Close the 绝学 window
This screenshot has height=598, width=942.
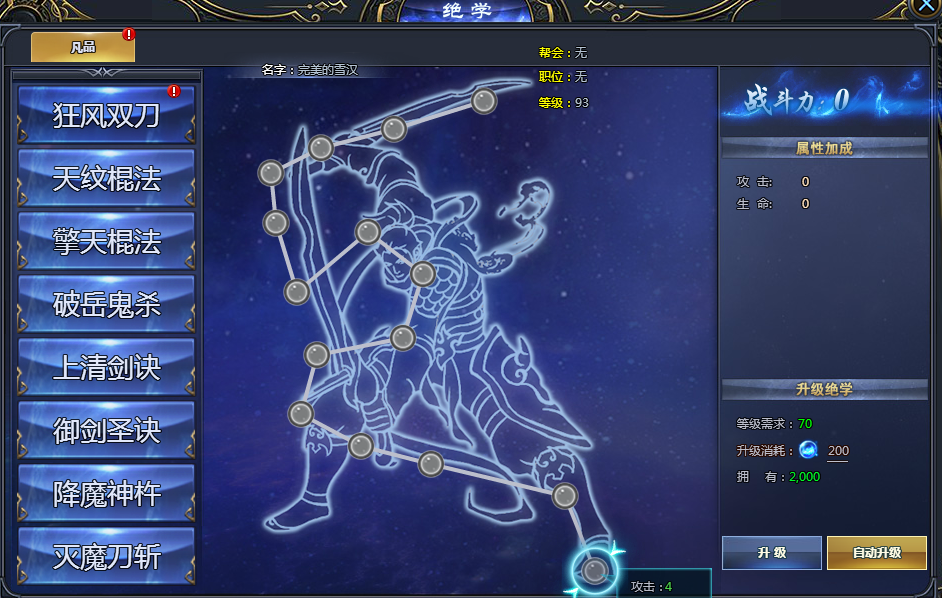point(927,7)
